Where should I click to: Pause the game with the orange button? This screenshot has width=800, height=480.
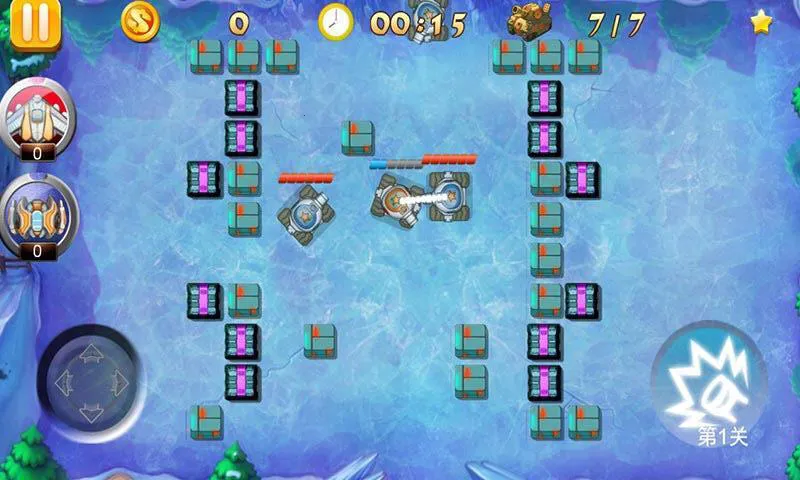tap(35, 22)
